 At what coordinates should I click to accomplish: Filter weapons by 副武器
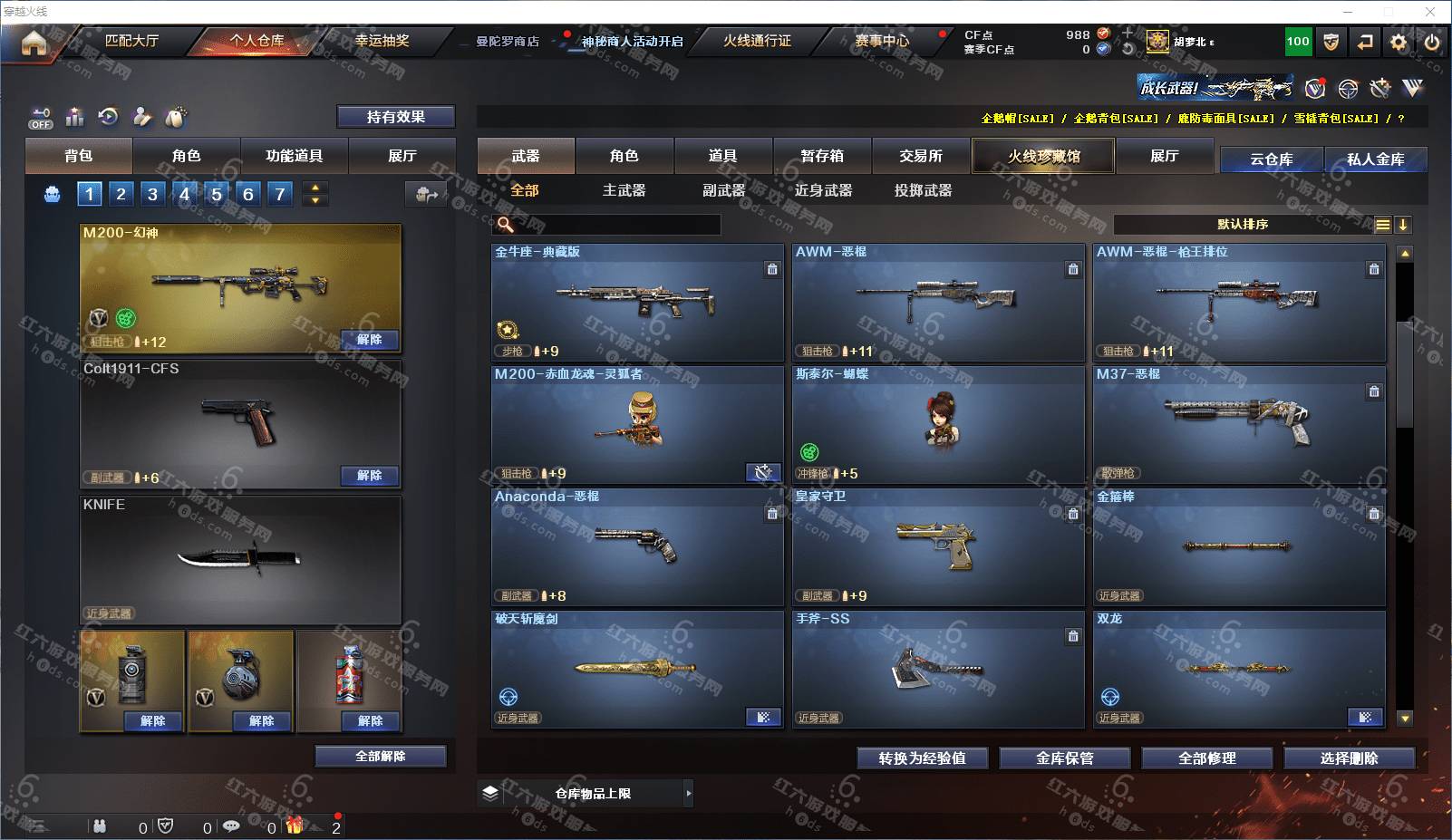(x=723, y=190)
